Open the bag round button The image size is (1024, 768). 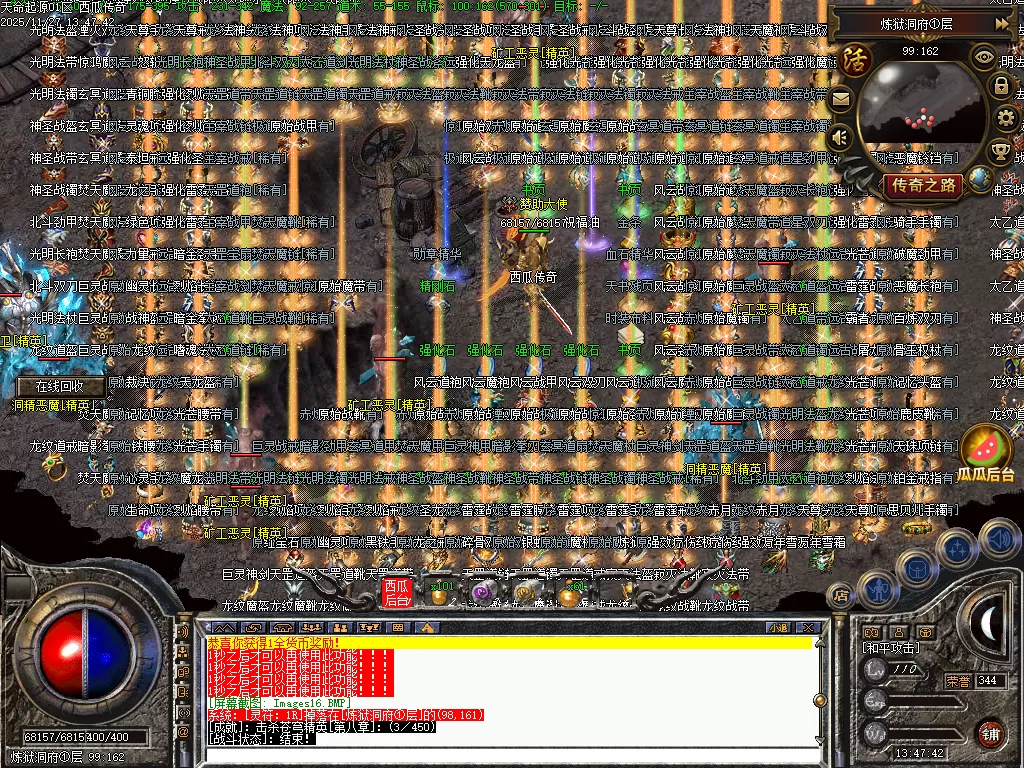915,567
